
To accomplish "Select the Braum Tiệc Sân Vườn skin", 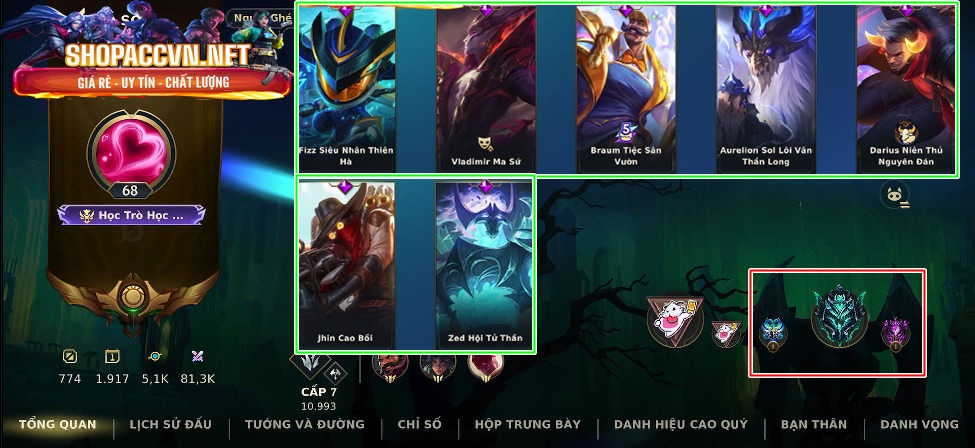I will tap(626, 88).
